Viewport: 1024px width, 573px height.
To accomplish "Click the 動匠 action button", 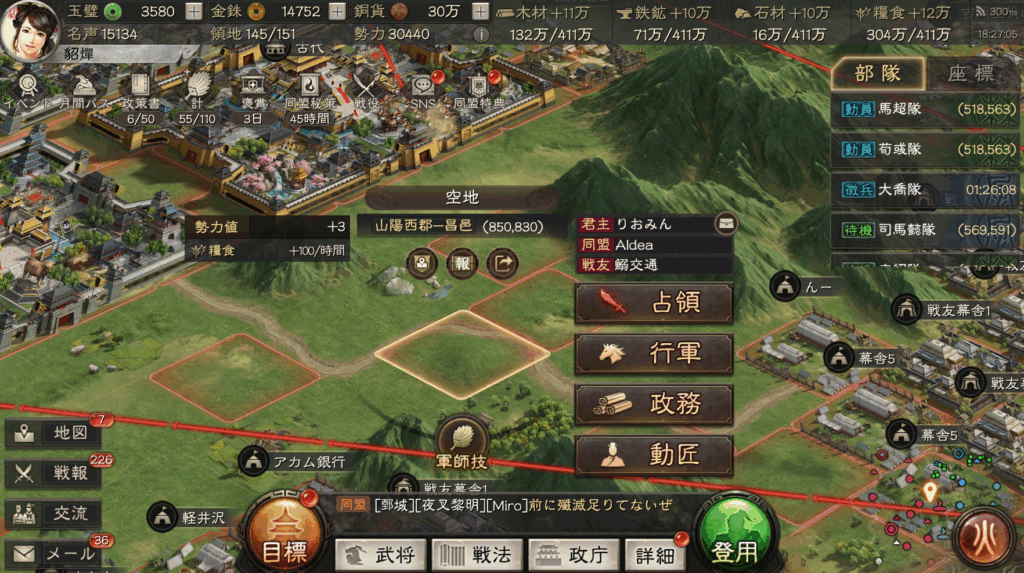I will [x=654, y=455].
